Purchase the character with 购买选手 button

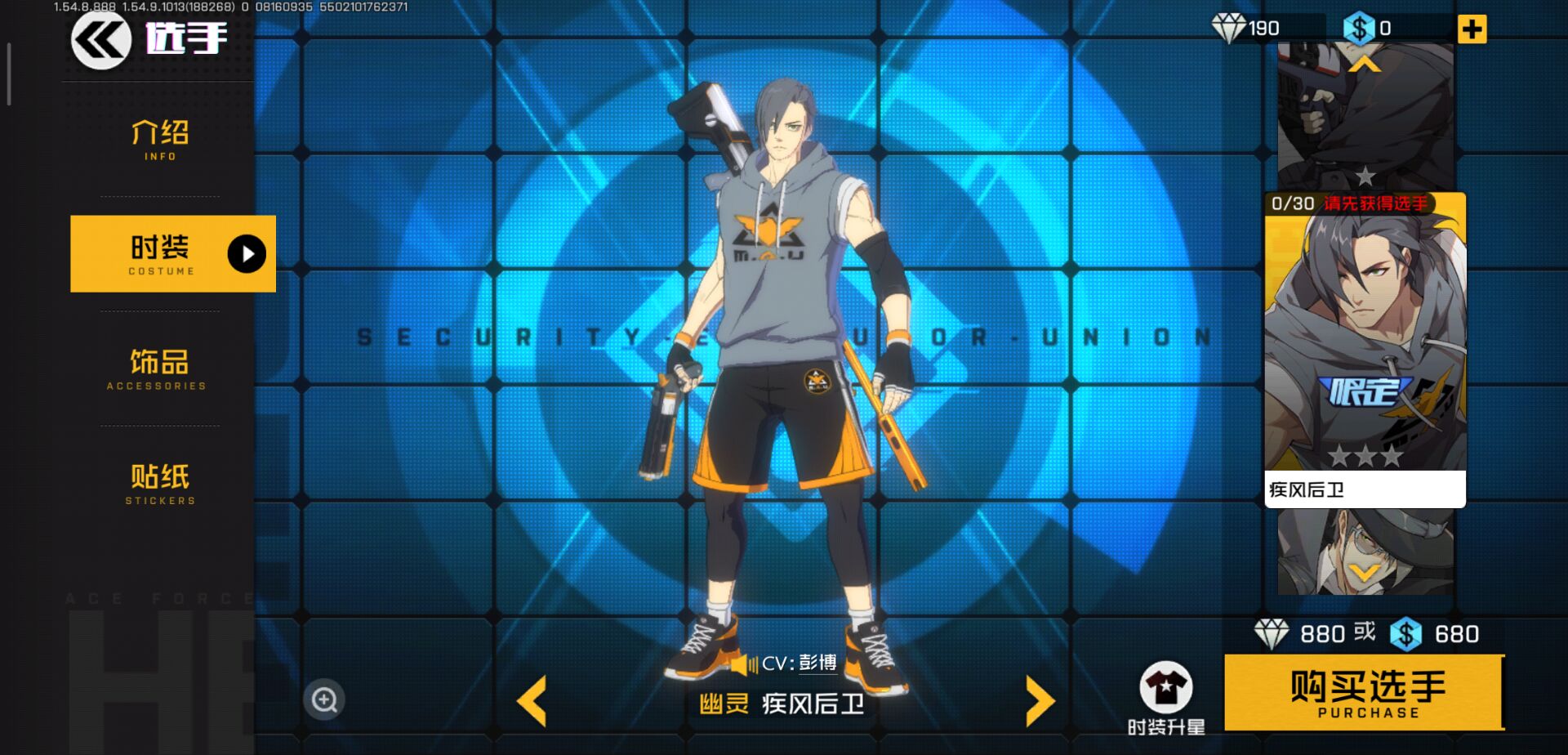coord(1364,693)
